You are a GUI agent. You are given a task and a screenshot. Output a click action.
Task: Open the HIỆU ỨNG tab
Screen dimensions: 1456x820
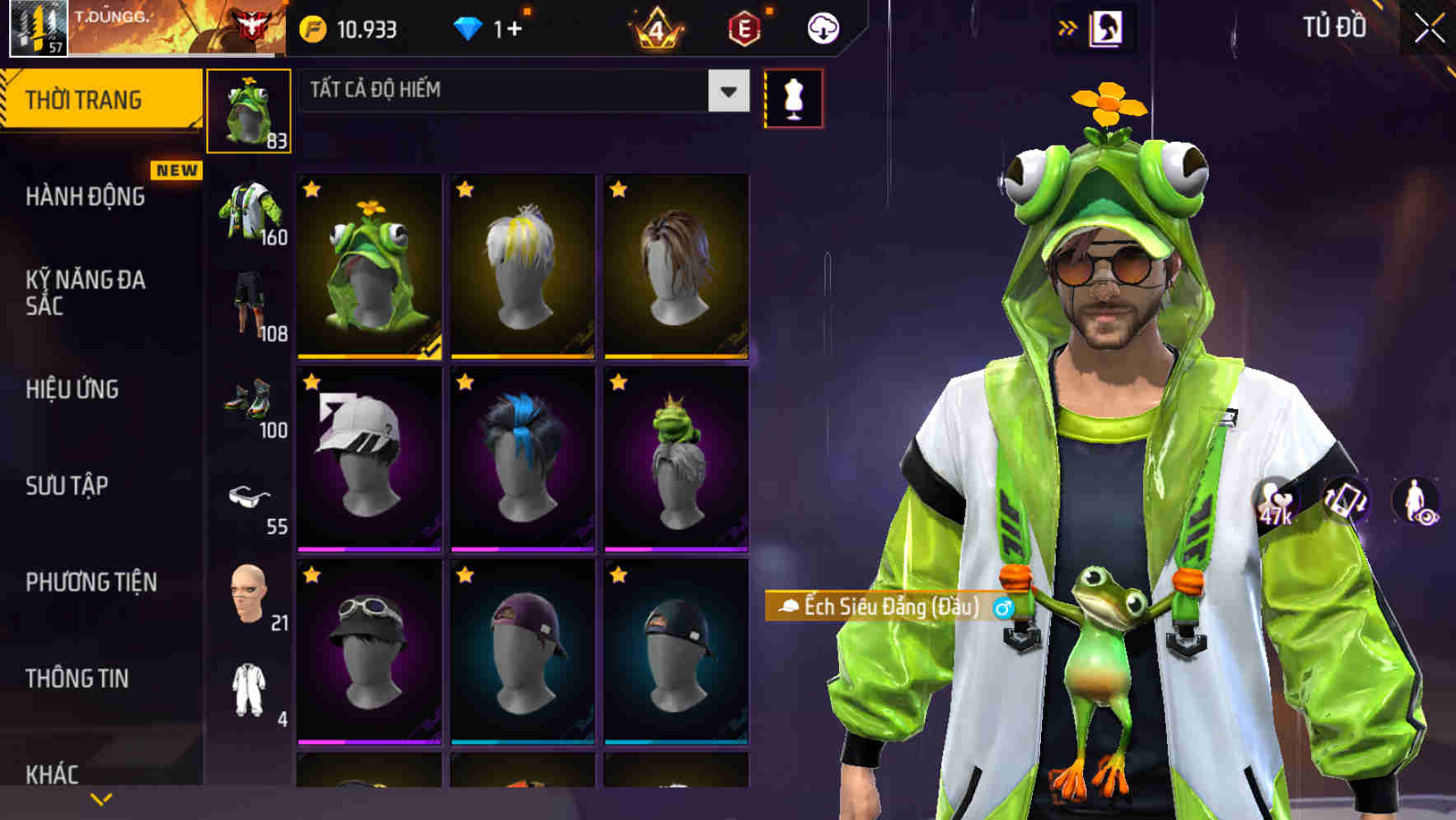(x=72, y=389)
